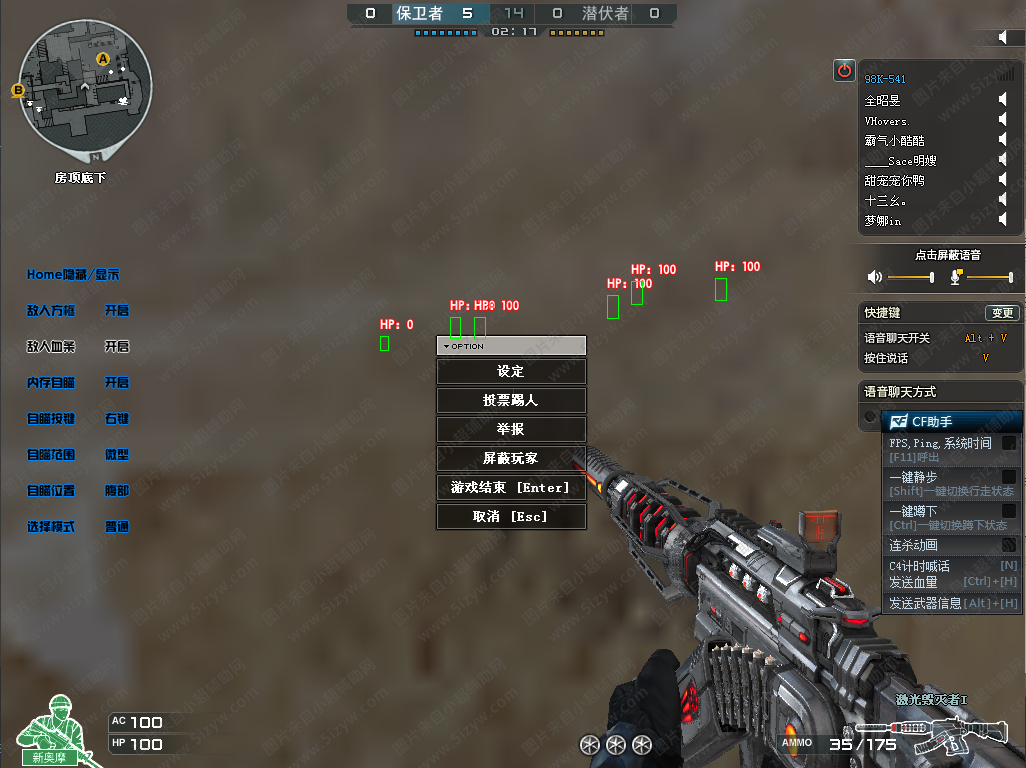Enable the 一键静步 checkbox
This screenshot has height=768, width=1026.
point(1009,478)
